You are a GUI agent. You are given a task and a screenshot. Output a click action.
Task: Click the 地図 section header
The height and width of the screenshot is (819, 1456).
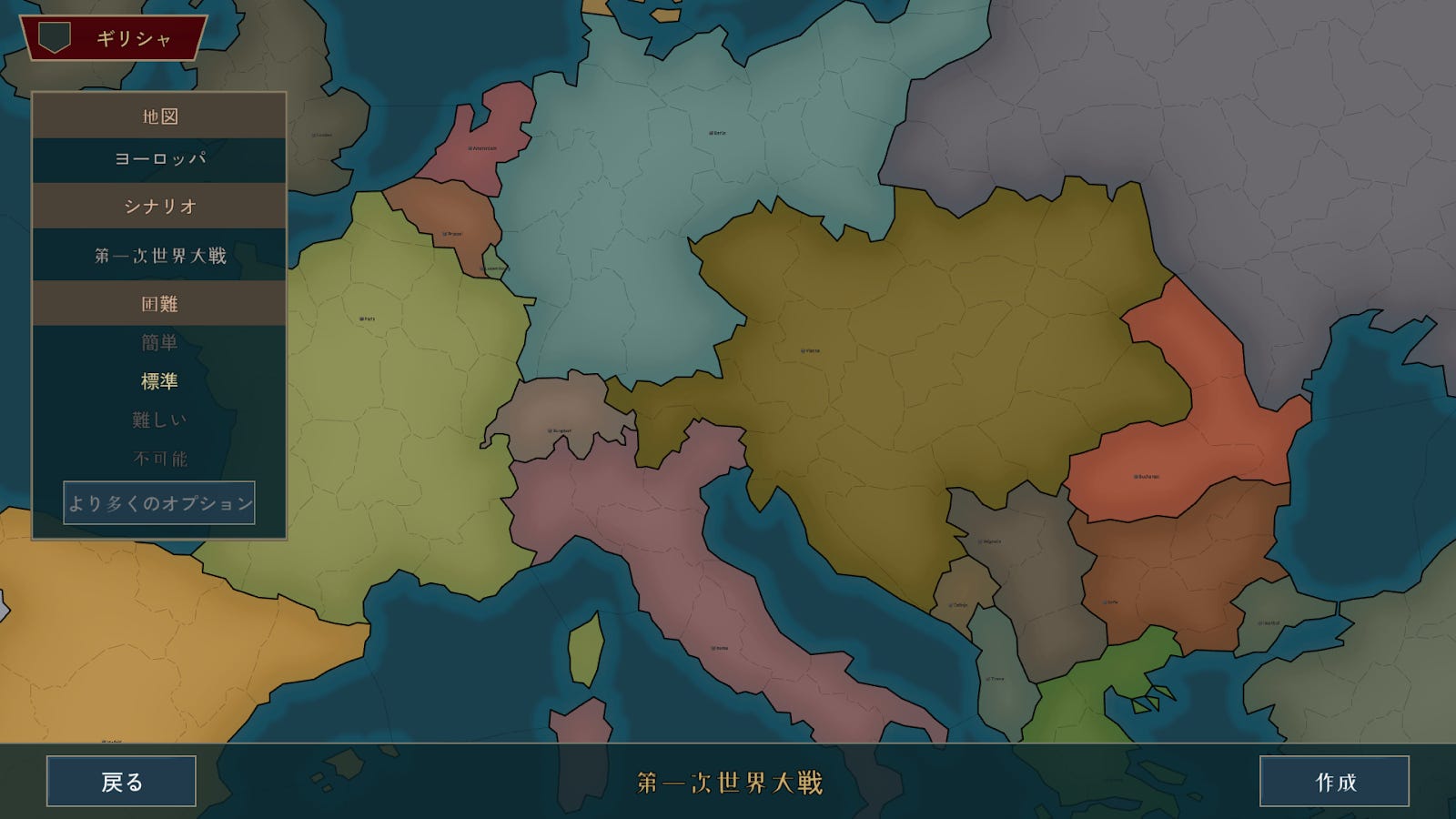[159, 116]
